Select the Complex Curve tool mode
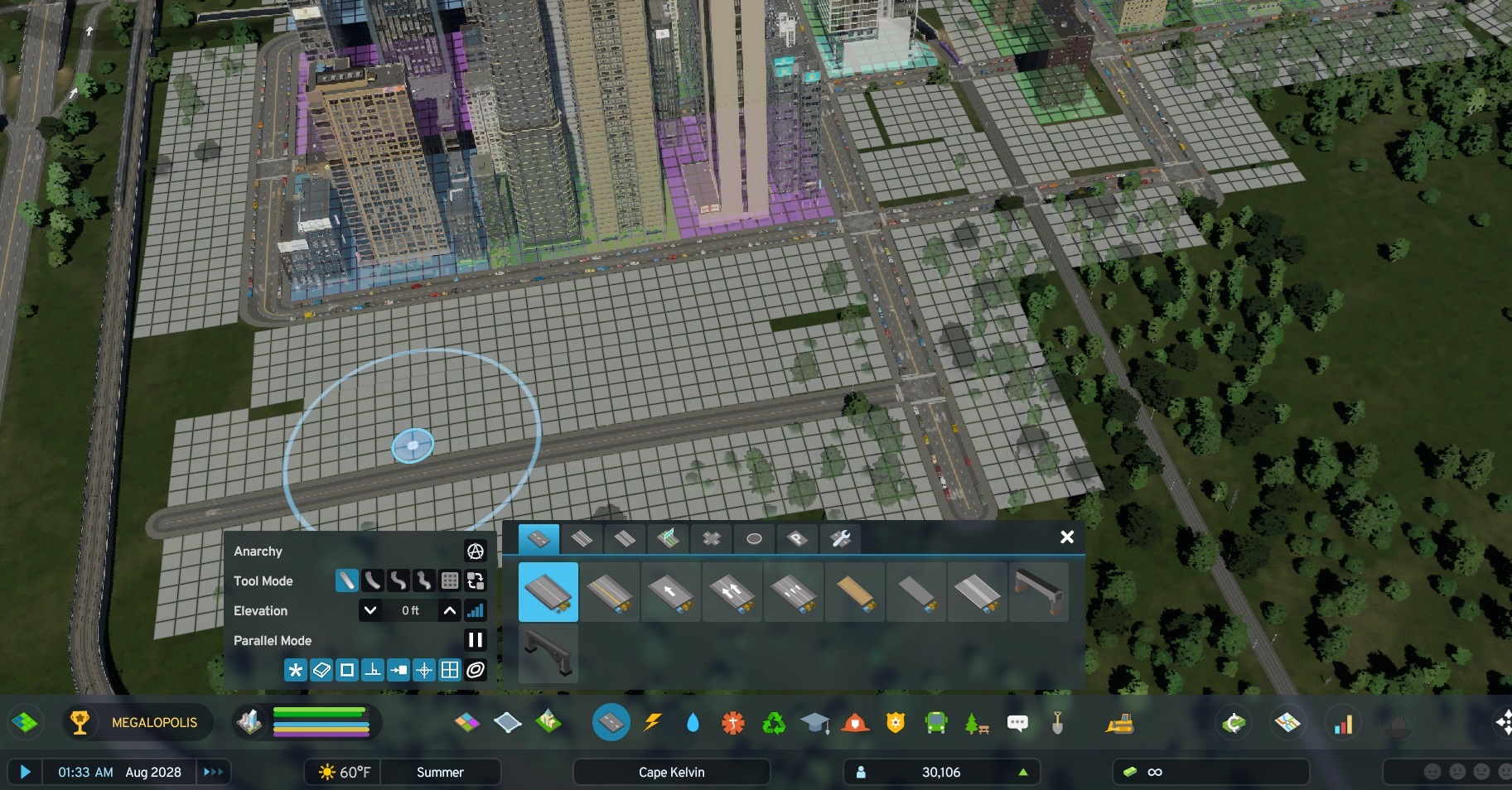 (x=399, y=580)
